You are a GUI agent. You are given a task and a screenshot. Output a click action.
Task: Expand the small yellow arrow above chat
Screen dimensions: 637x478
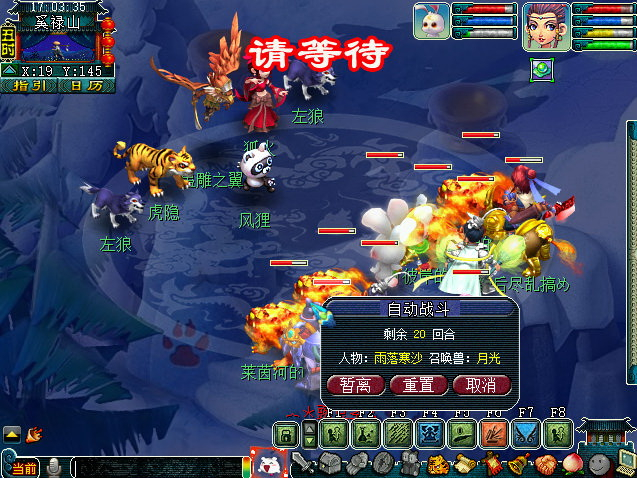pyautogui.click(x=12, y=434)
